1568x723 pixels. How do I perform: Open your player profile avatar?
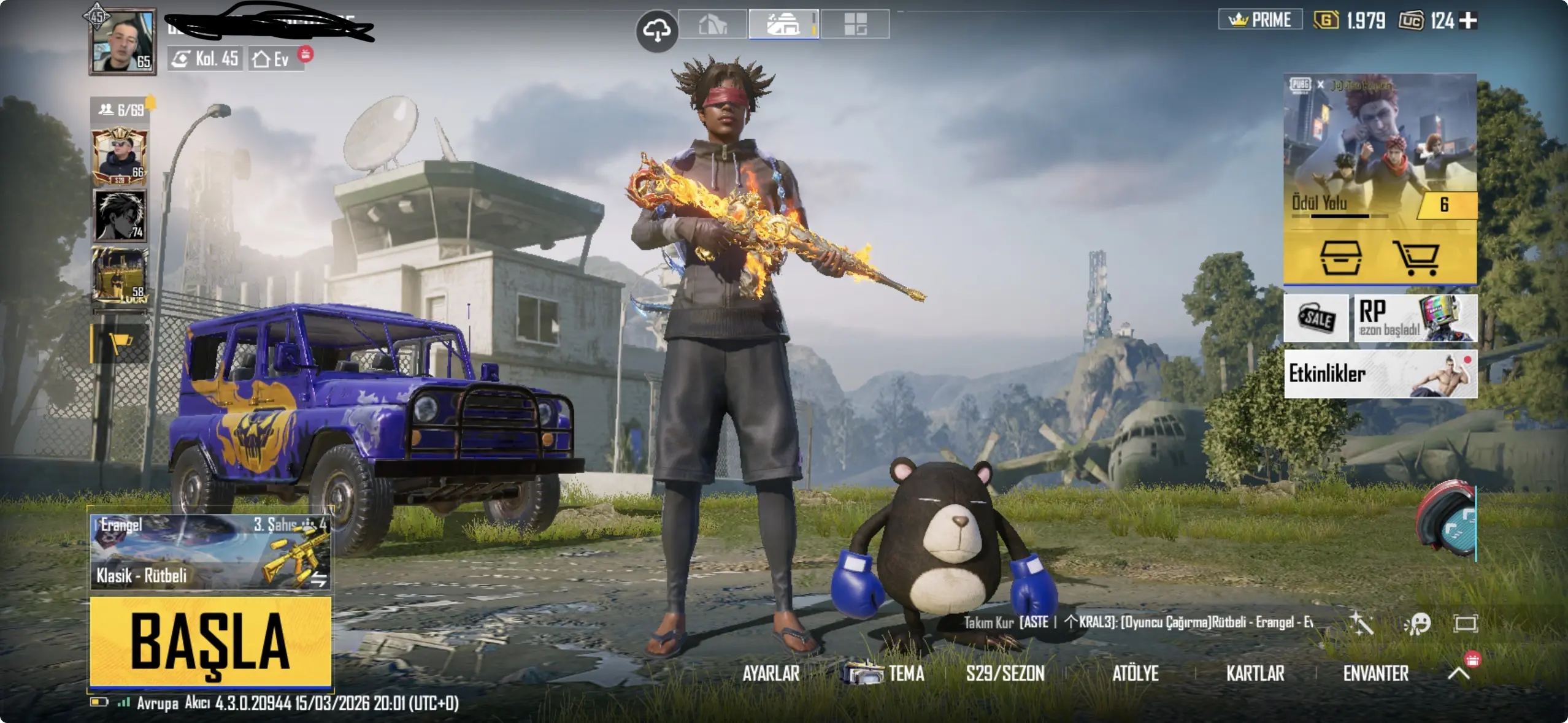(x=122, y=41)
